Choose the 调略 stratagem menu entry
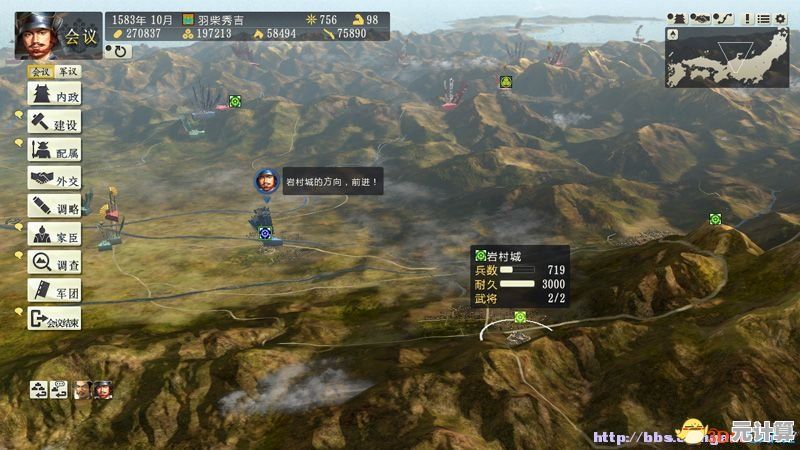The width and height of the screenshot is (800, 450). point(55,207)
